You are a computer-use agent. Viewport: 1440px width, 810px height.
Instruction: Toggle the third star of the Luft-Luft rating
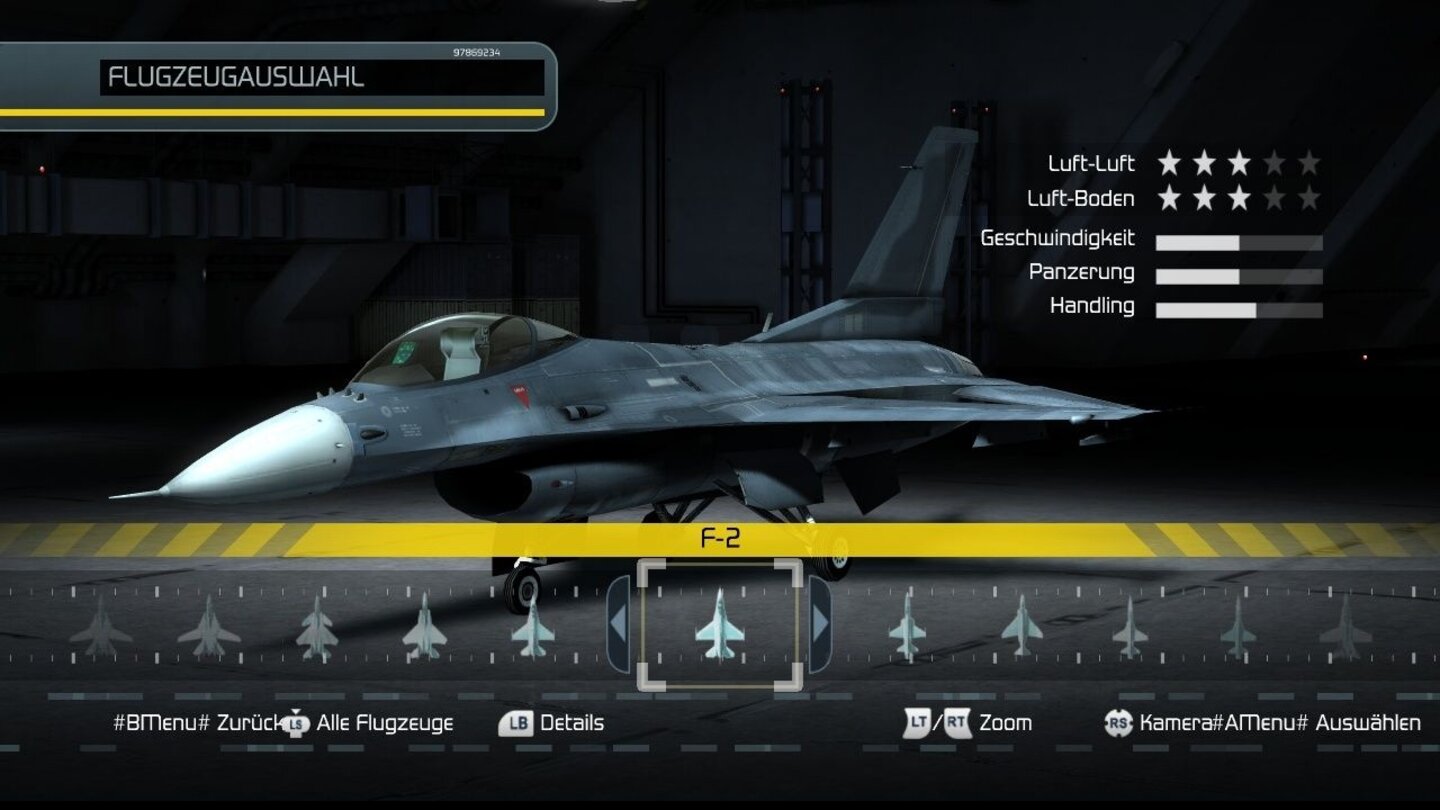point(1240,163)
